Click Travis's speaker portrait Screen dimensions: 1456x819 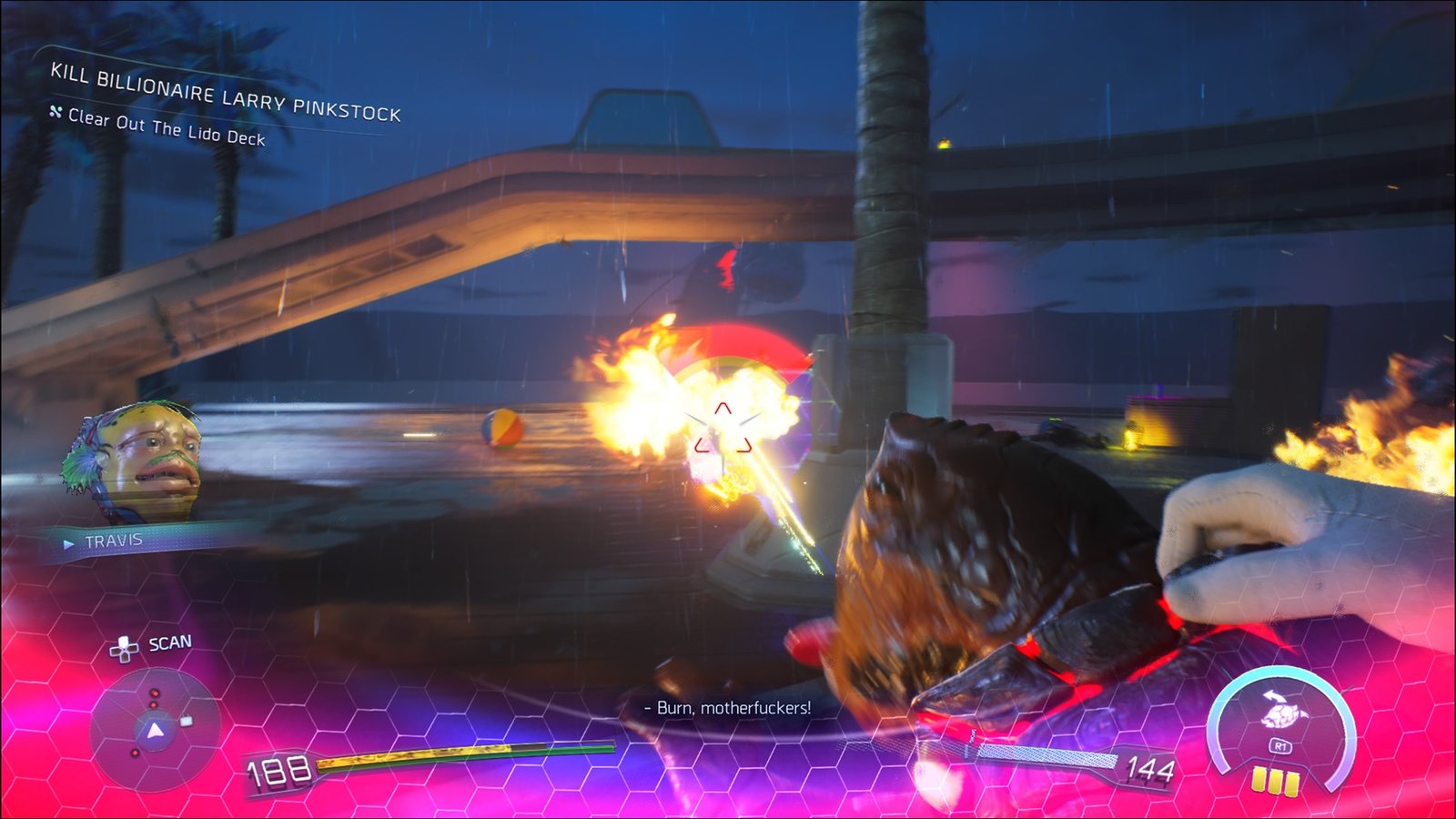click(x=135, y=461)
